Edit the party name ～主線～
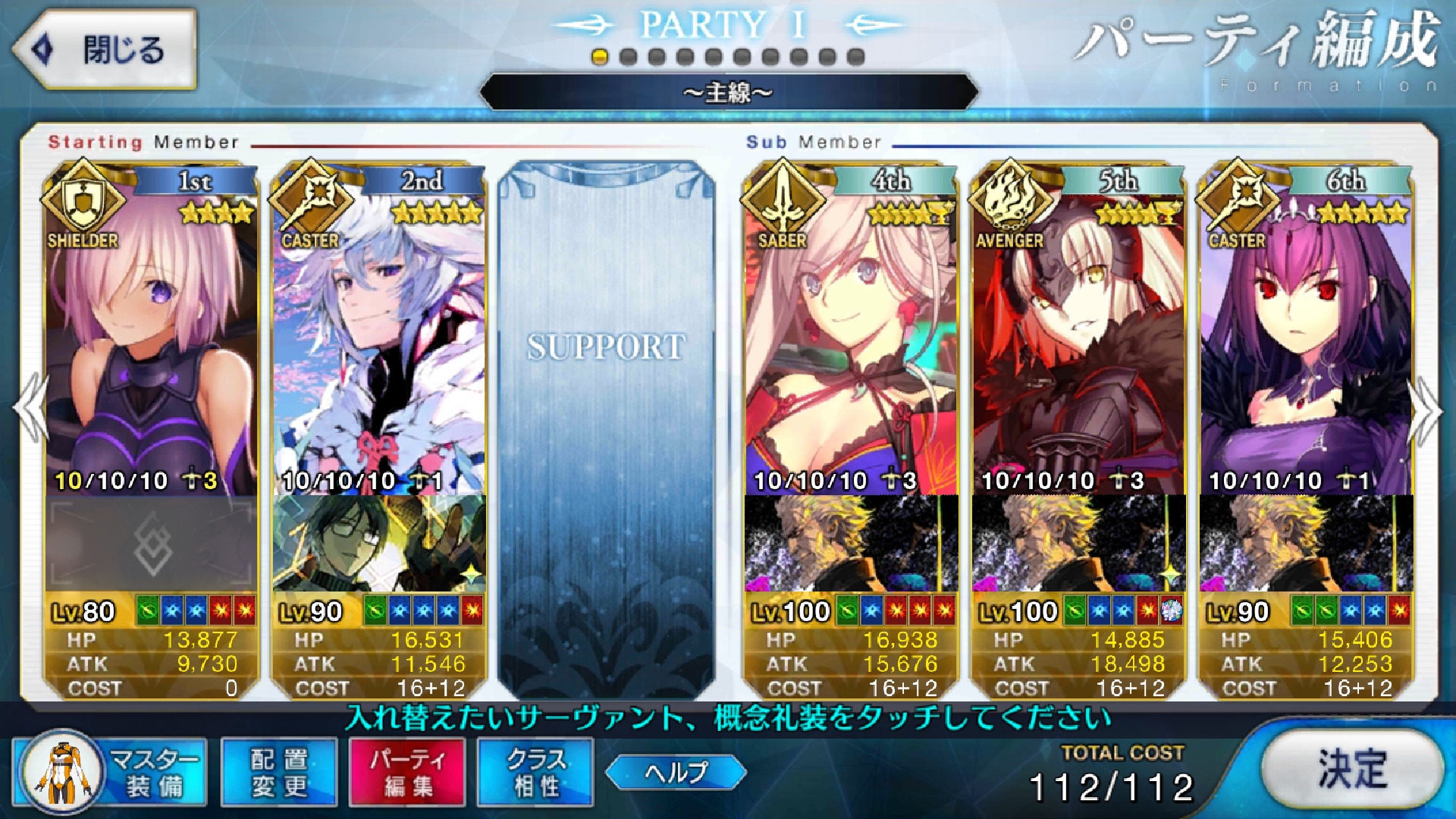 pyautogui.click(x=728, y=93)
